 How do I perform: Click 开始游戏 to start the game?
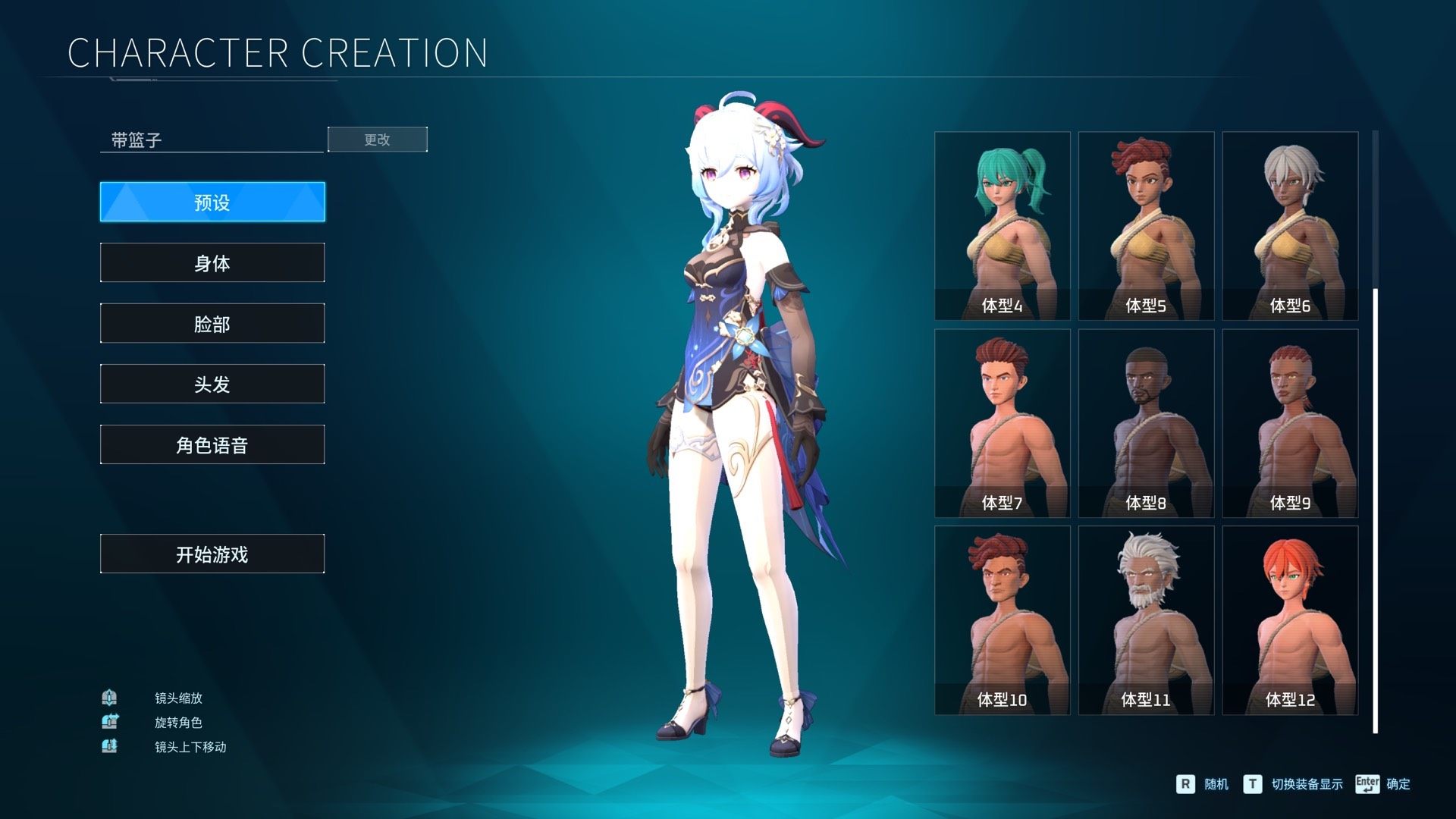212,554
